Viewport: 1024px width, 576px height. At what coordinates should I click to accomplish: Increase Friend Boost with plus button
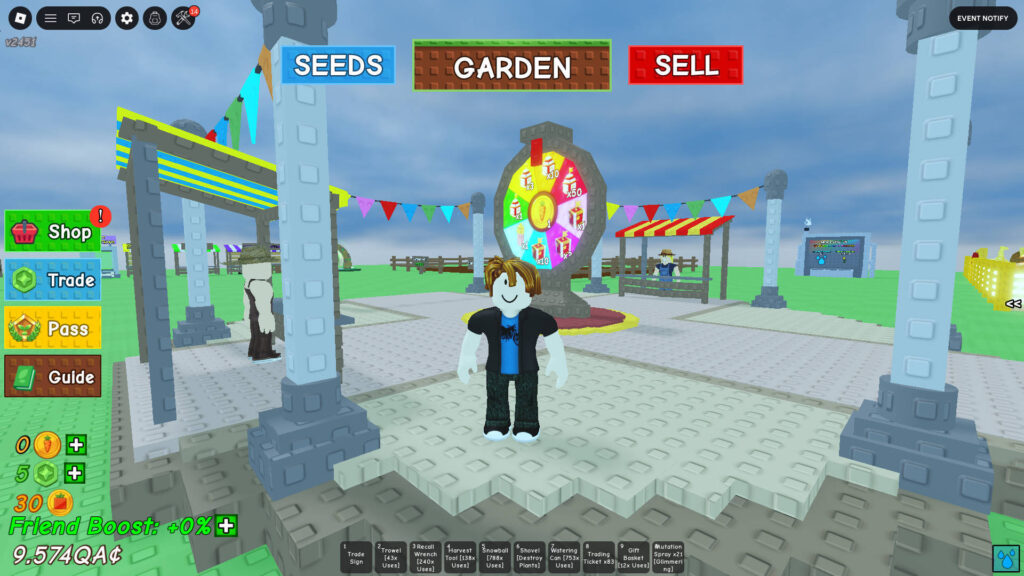pos(227,525)
